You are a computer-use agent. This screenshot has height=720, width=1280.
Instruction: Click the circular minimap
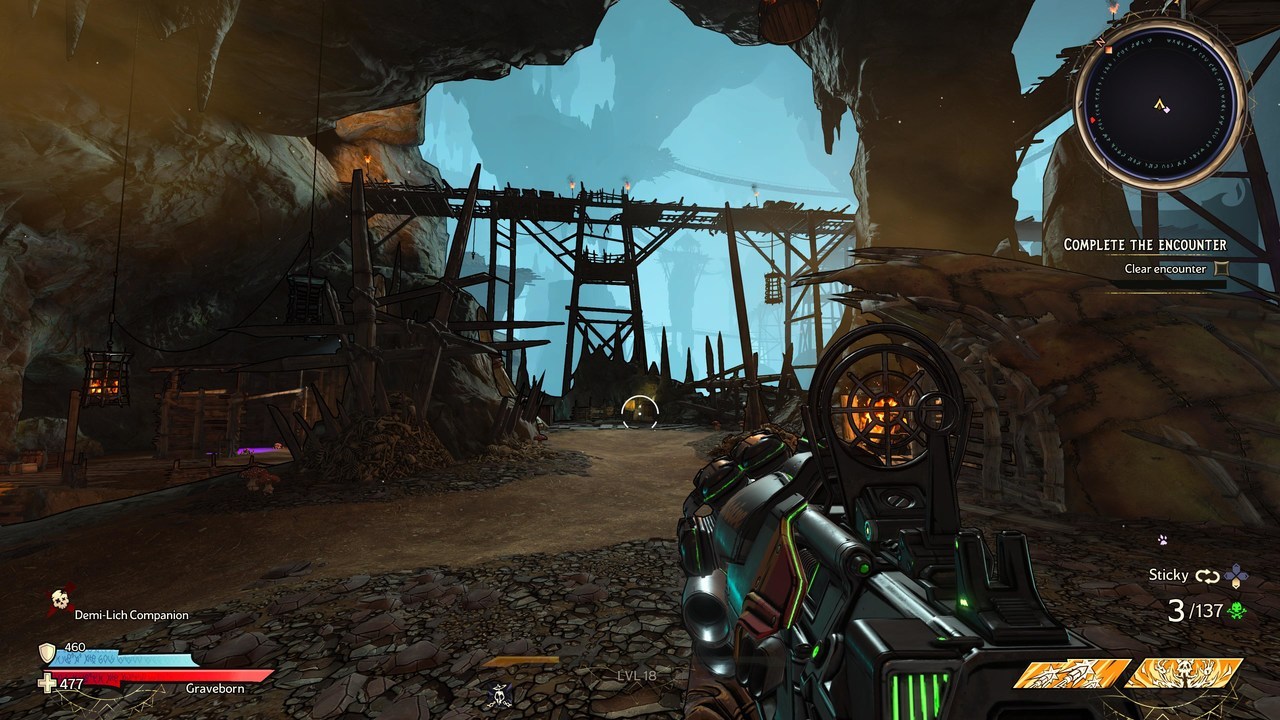pyautogui.click(x=1160, y=104)
